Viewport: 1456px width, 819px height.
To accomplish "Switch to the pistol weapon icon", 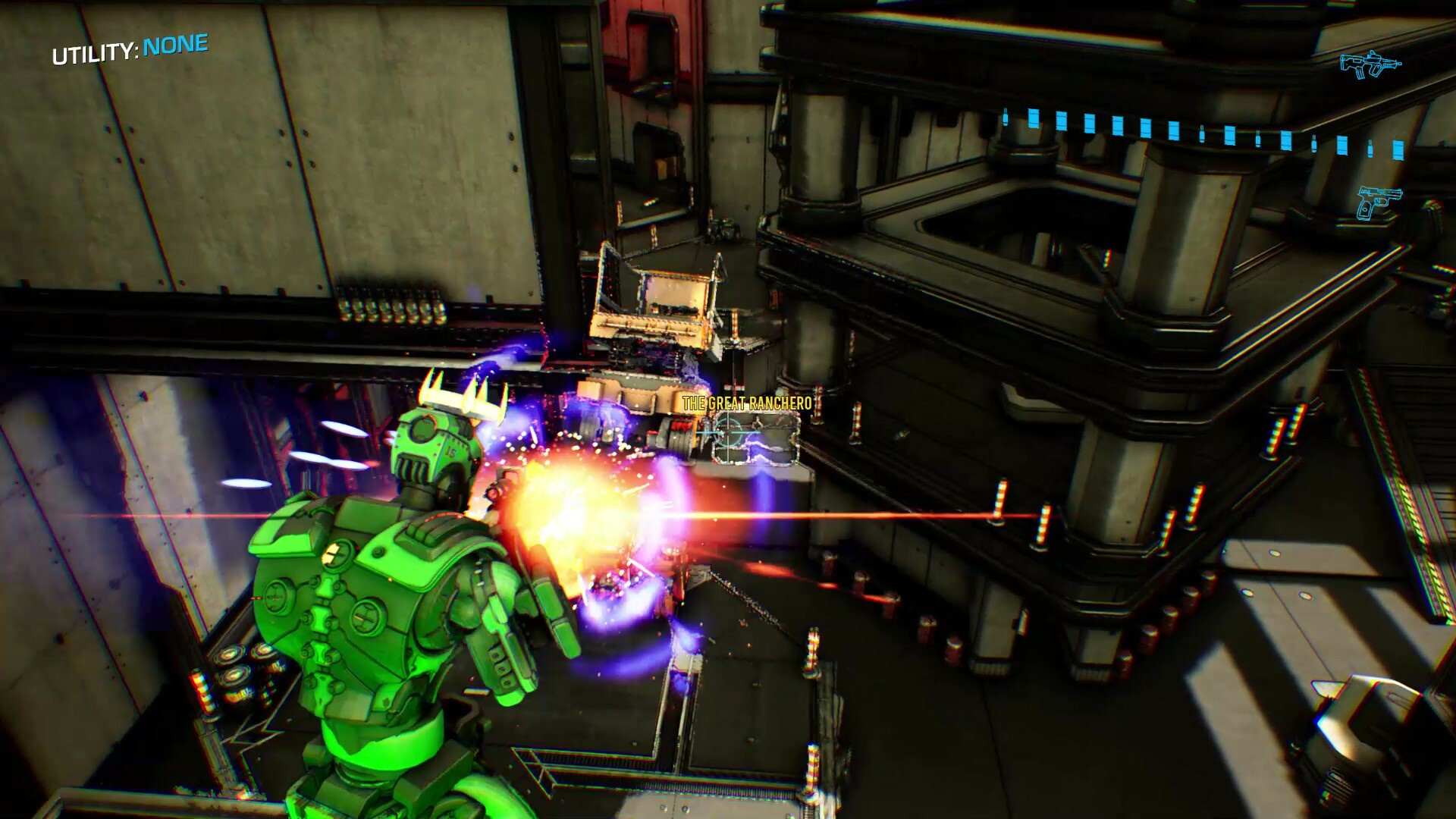I will point(1378,202).
